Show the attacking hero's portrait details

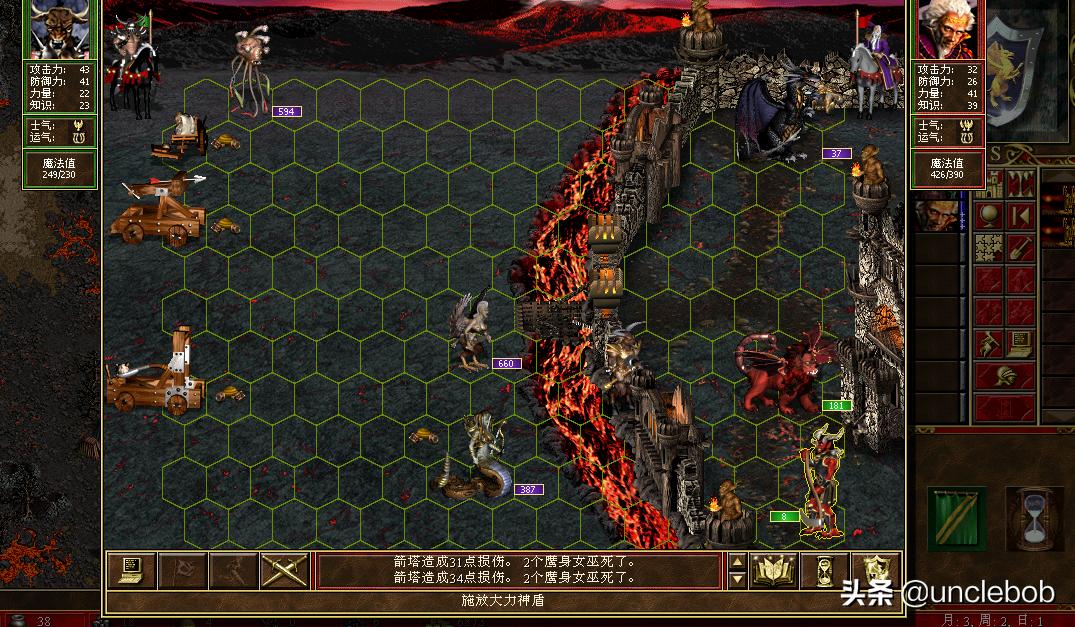pos(61,30)
